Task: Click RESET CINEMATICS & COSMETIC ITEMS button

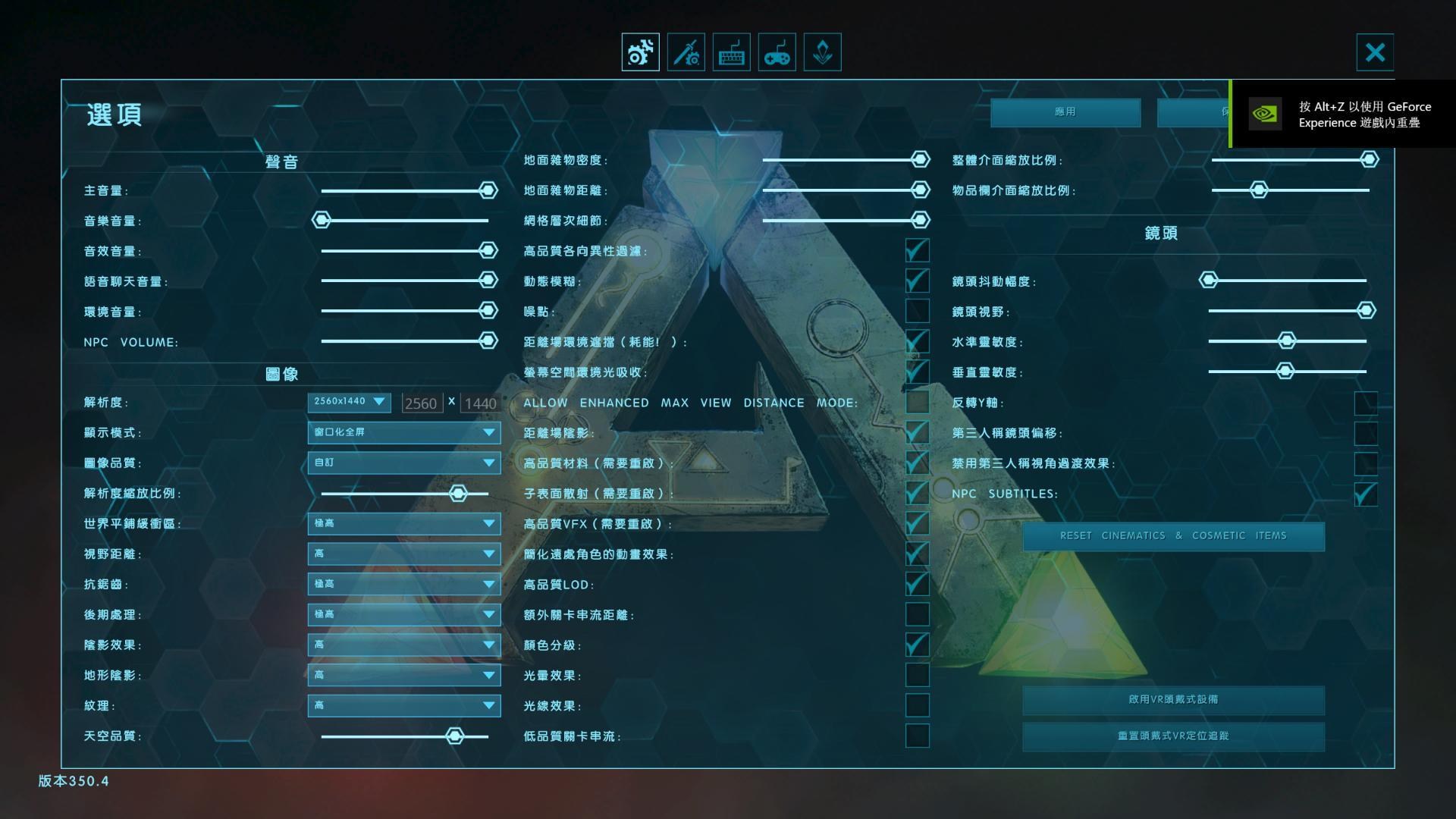Action: pos(1173,535)
